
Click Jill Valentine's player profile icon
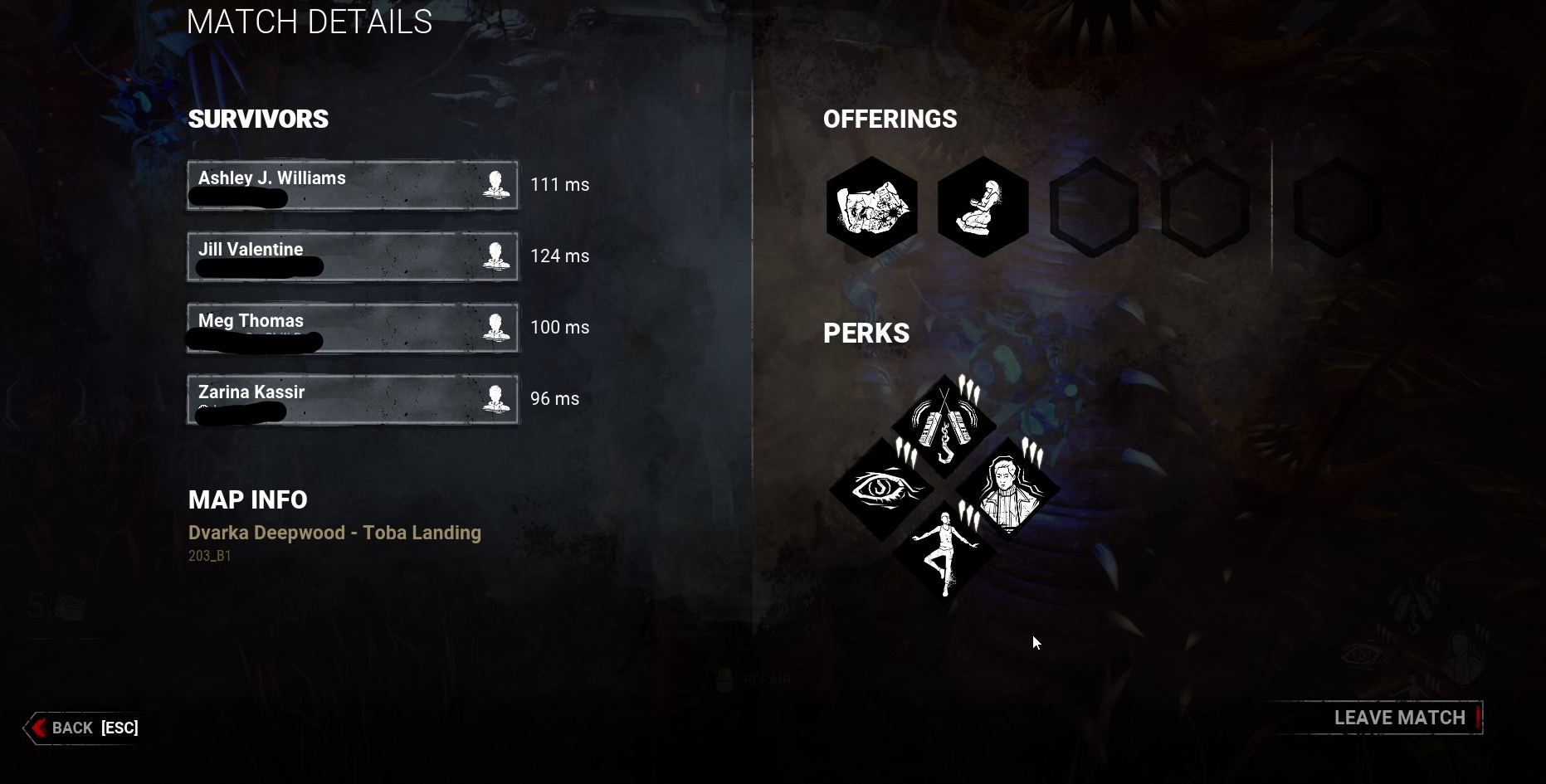pos(499,256)
